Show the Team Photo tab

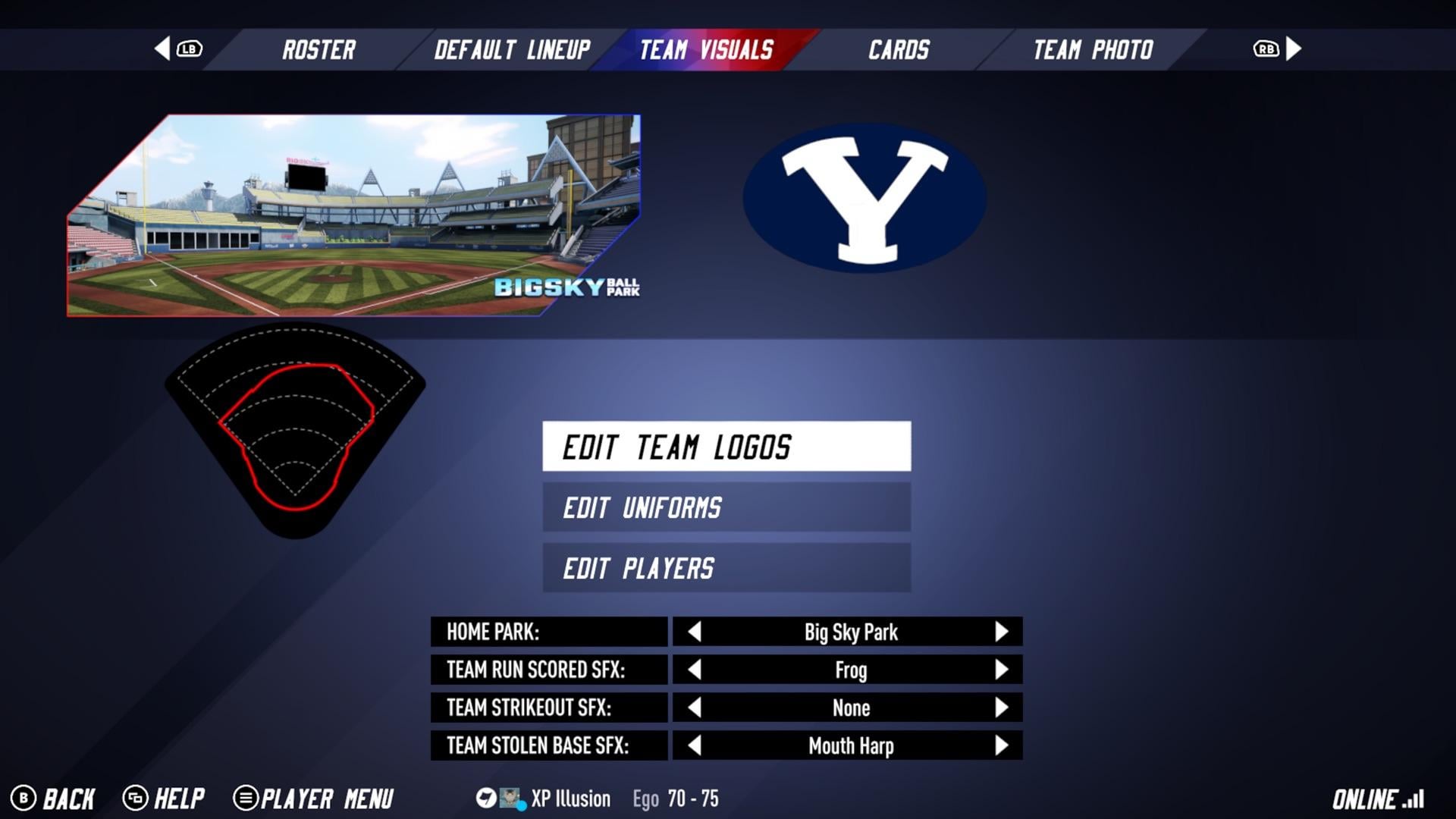tap(1093, 50)
